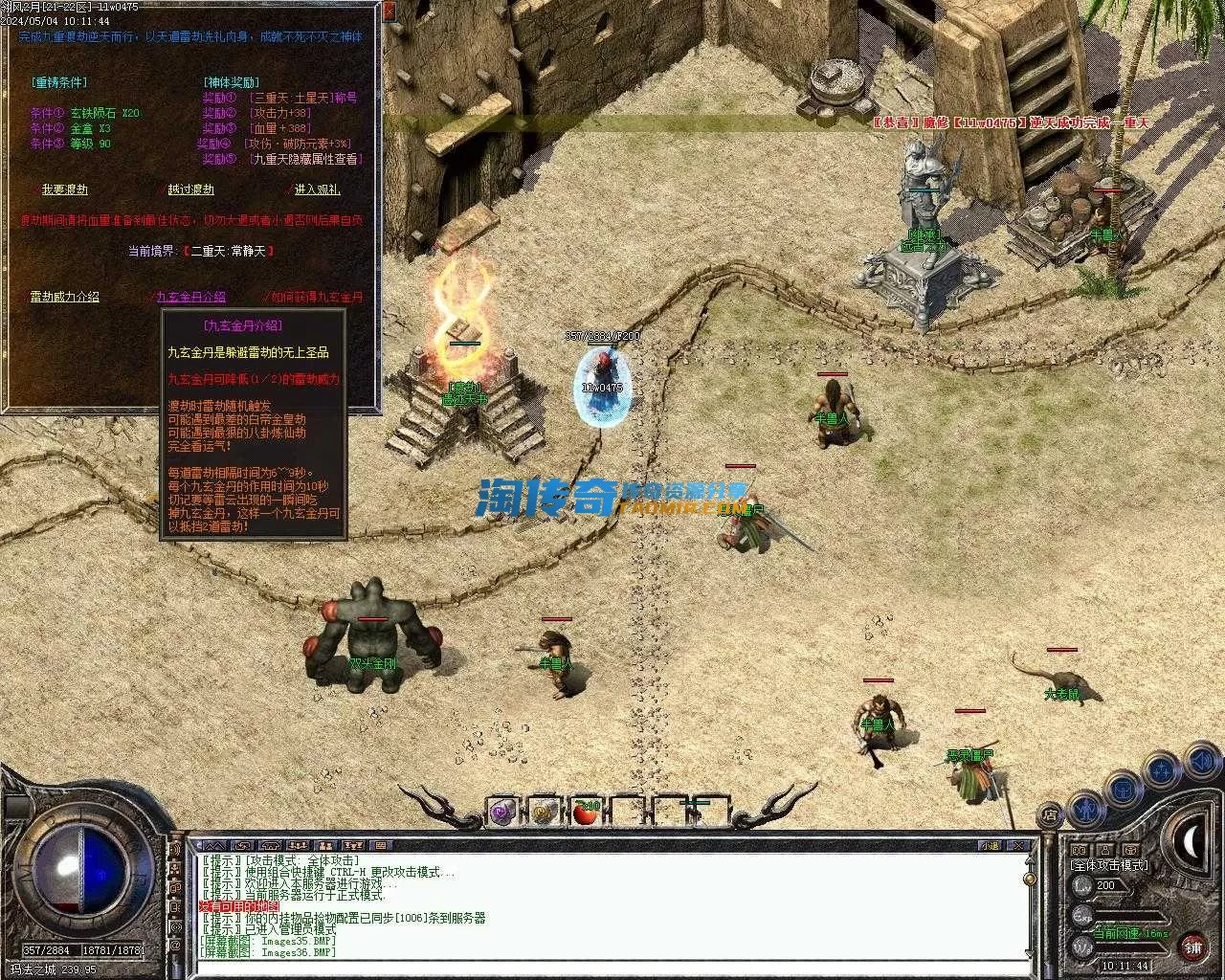Close the NPC dialog panel

[389, 11]
